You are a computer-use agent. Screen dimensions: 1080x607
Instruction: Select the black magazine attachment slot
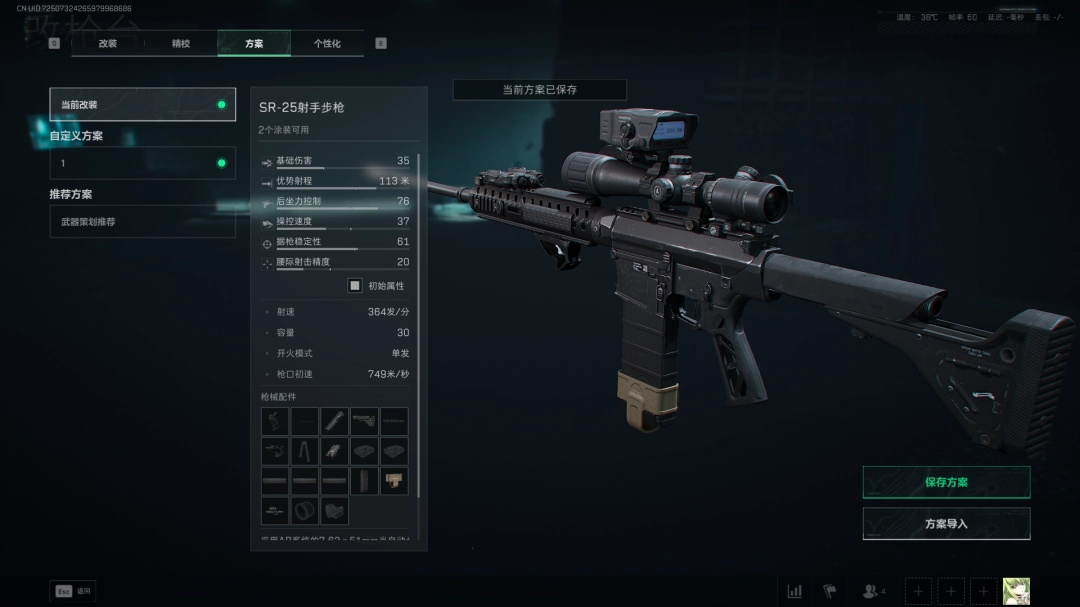[364, 481]
